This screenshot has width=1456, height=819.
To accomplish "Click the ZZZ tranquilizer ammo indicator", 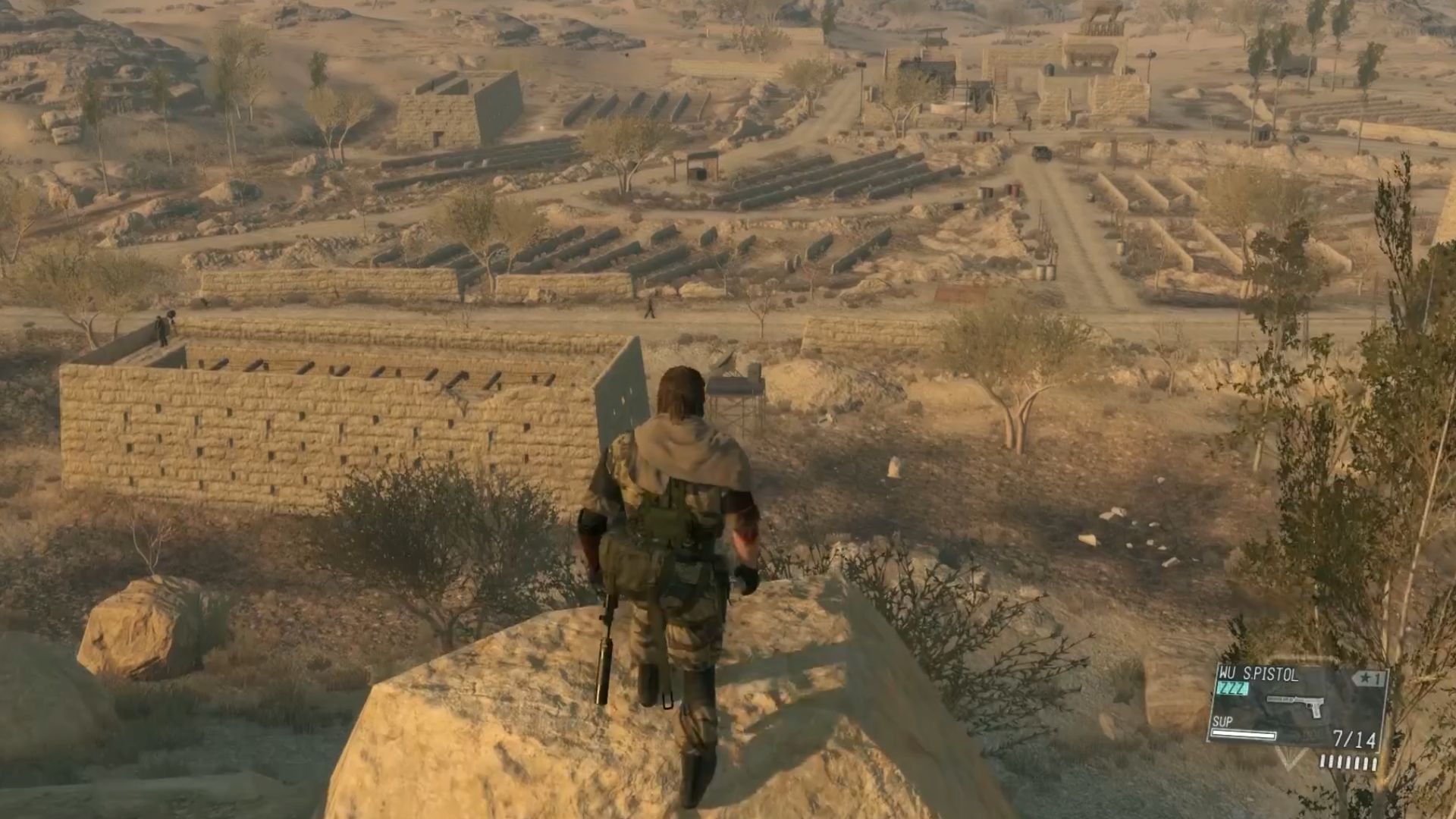I will pos(1233,689).
